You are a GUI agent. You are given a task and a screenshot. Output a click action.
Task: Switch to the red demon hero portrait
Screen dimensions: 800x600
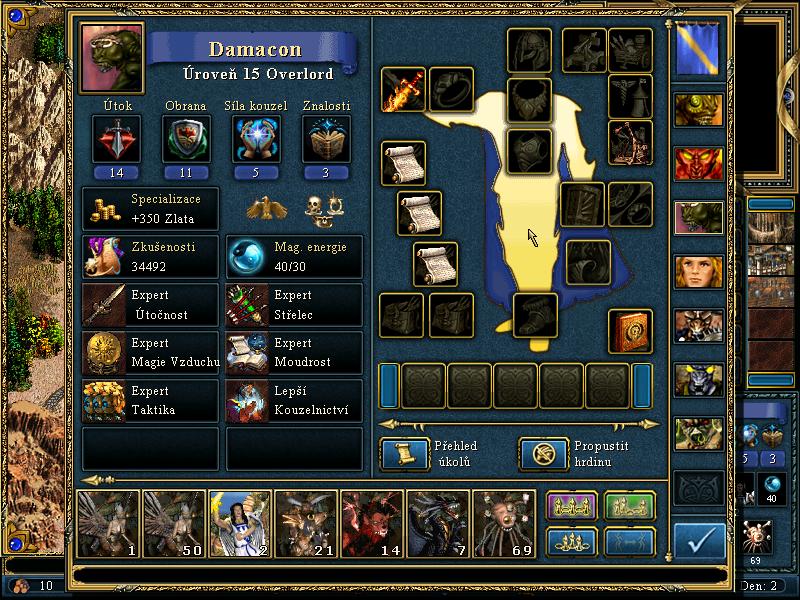(698, 164)
